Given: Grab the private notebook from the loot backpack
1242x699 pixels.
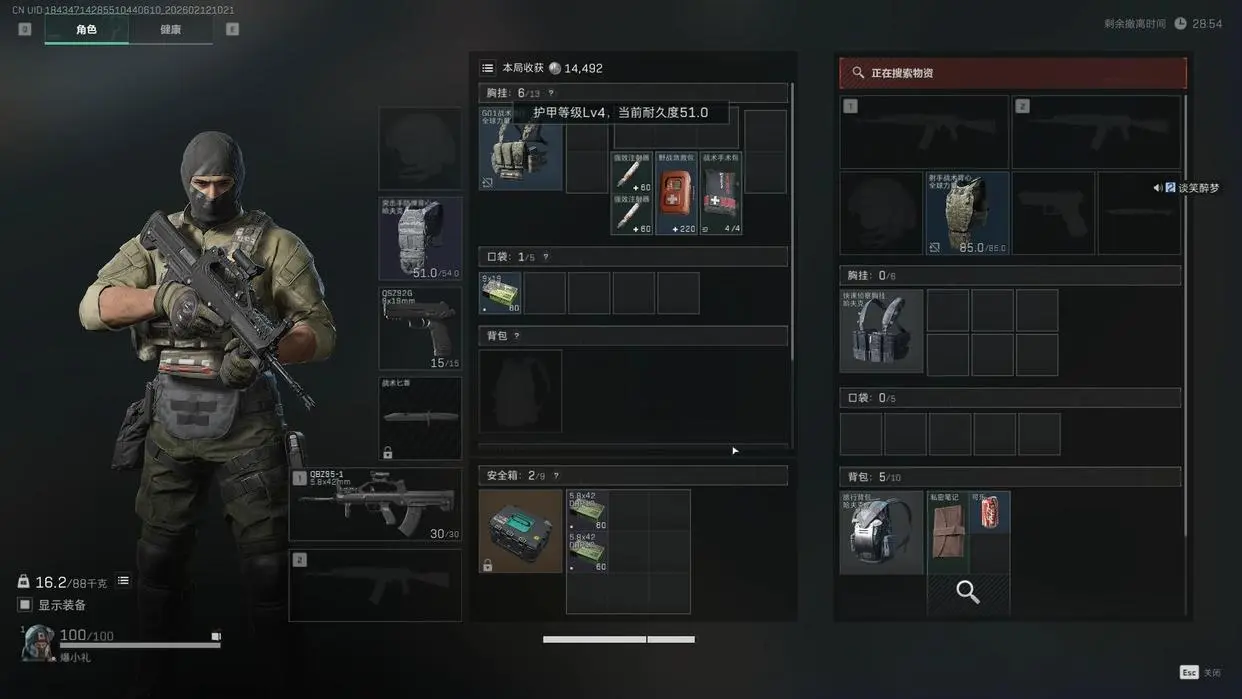Looking at the screenshot, I should (947, 525).
